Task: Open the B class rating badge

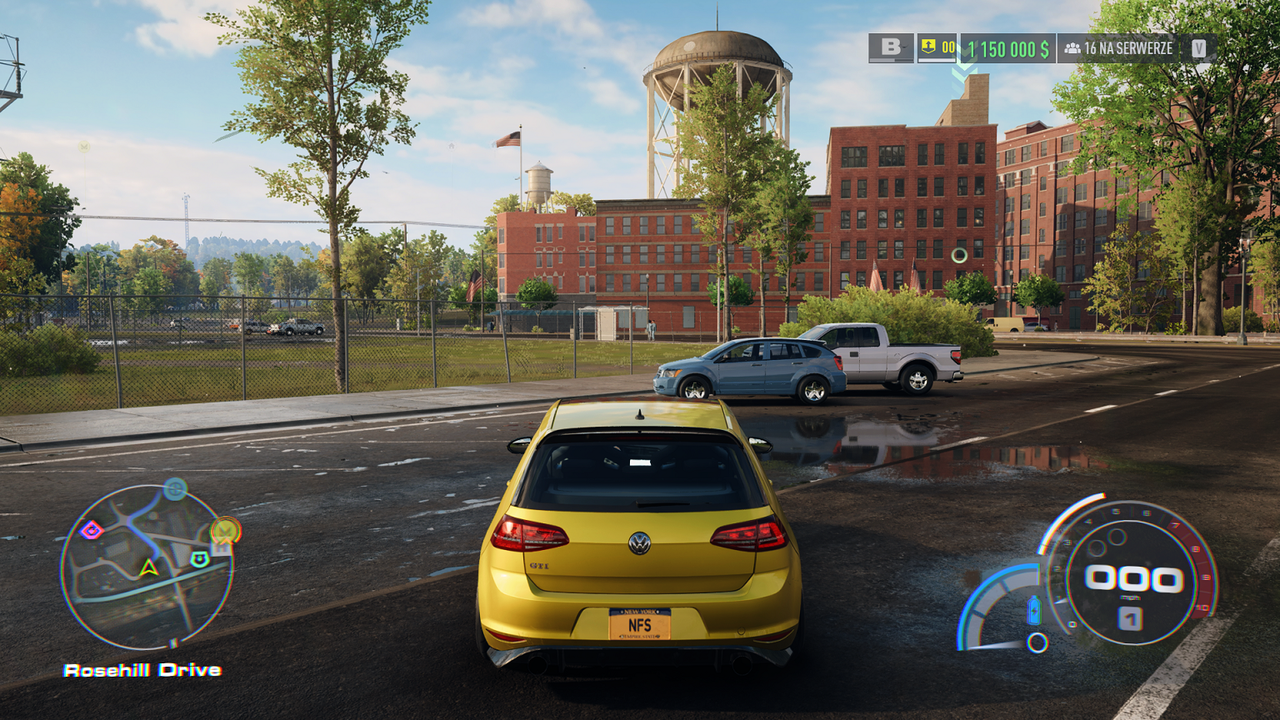Action: coord(890,48)
